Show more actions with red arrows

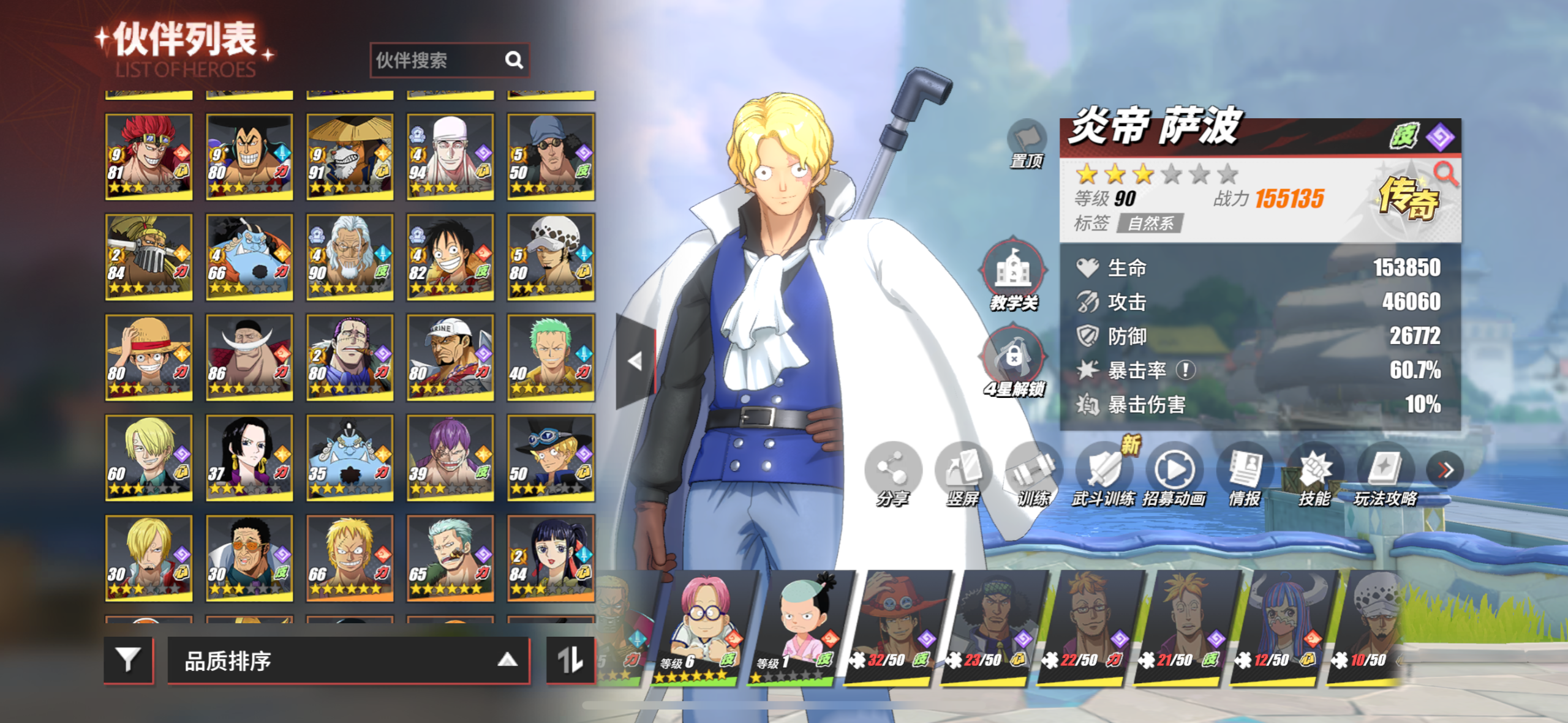[1445, 470]
